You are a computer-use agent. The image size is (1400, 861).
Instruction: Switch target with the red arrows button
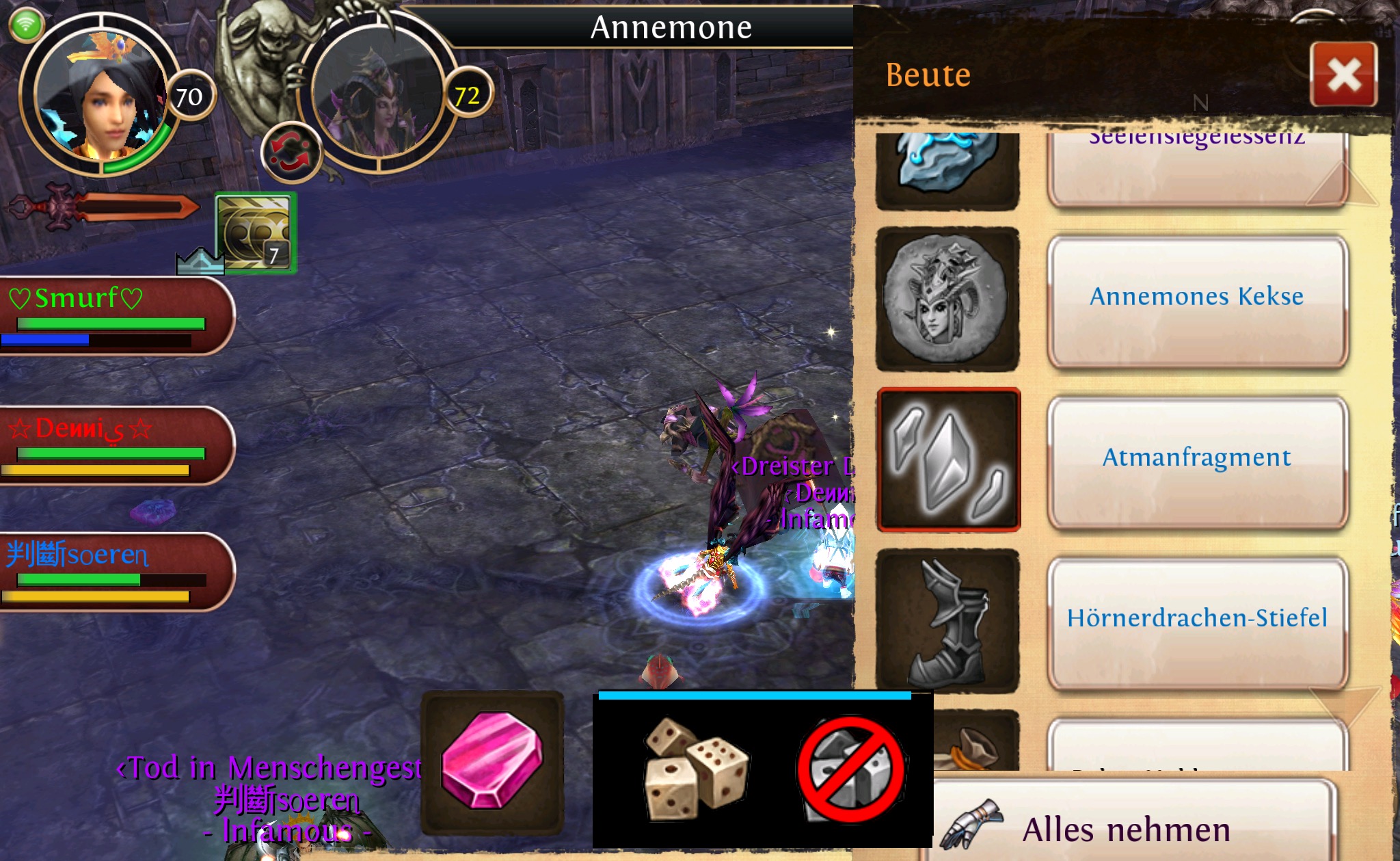pos(291,153)
